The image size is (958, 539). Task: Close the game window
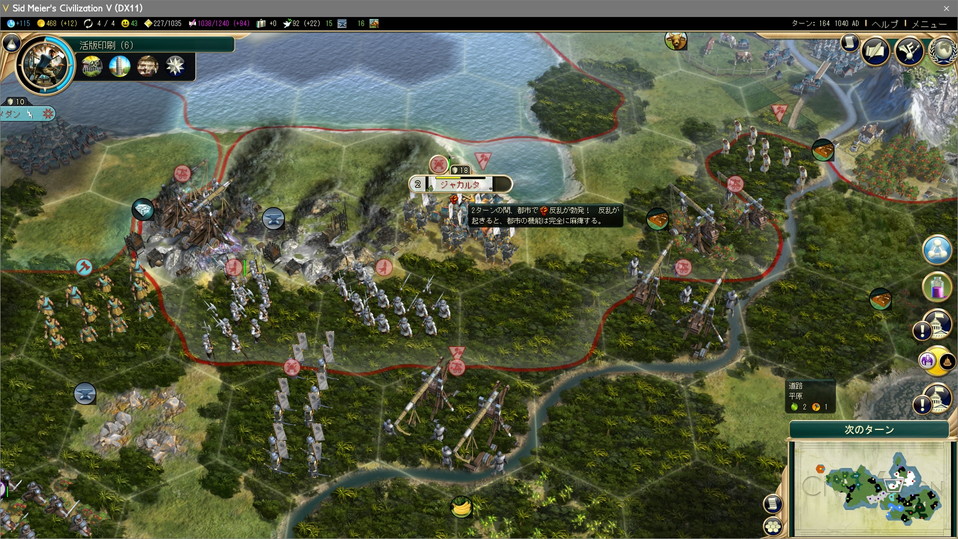(945, 7)
